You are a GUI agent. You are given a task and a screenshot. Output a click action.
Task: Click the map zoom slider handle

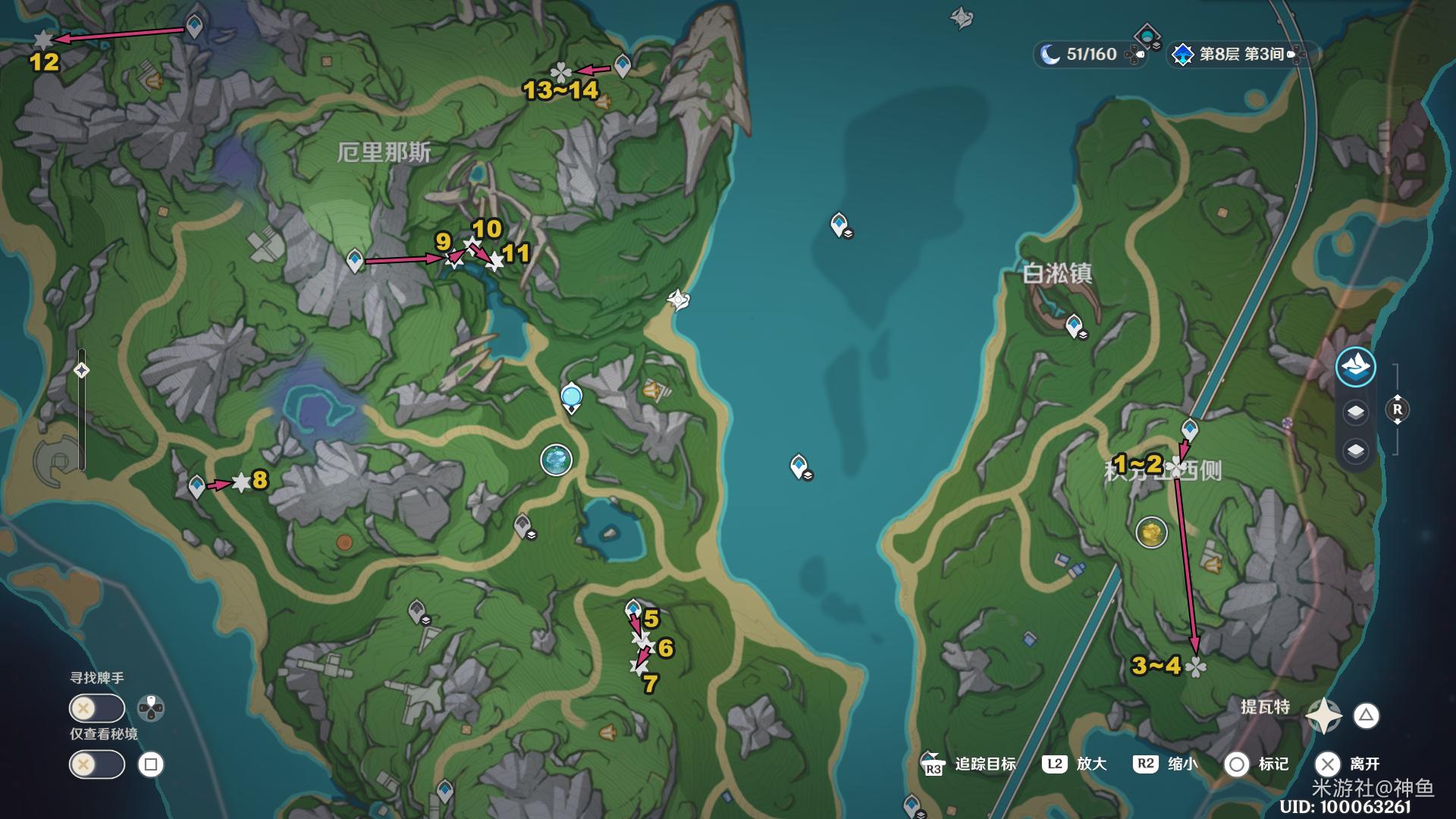point(82,370)
